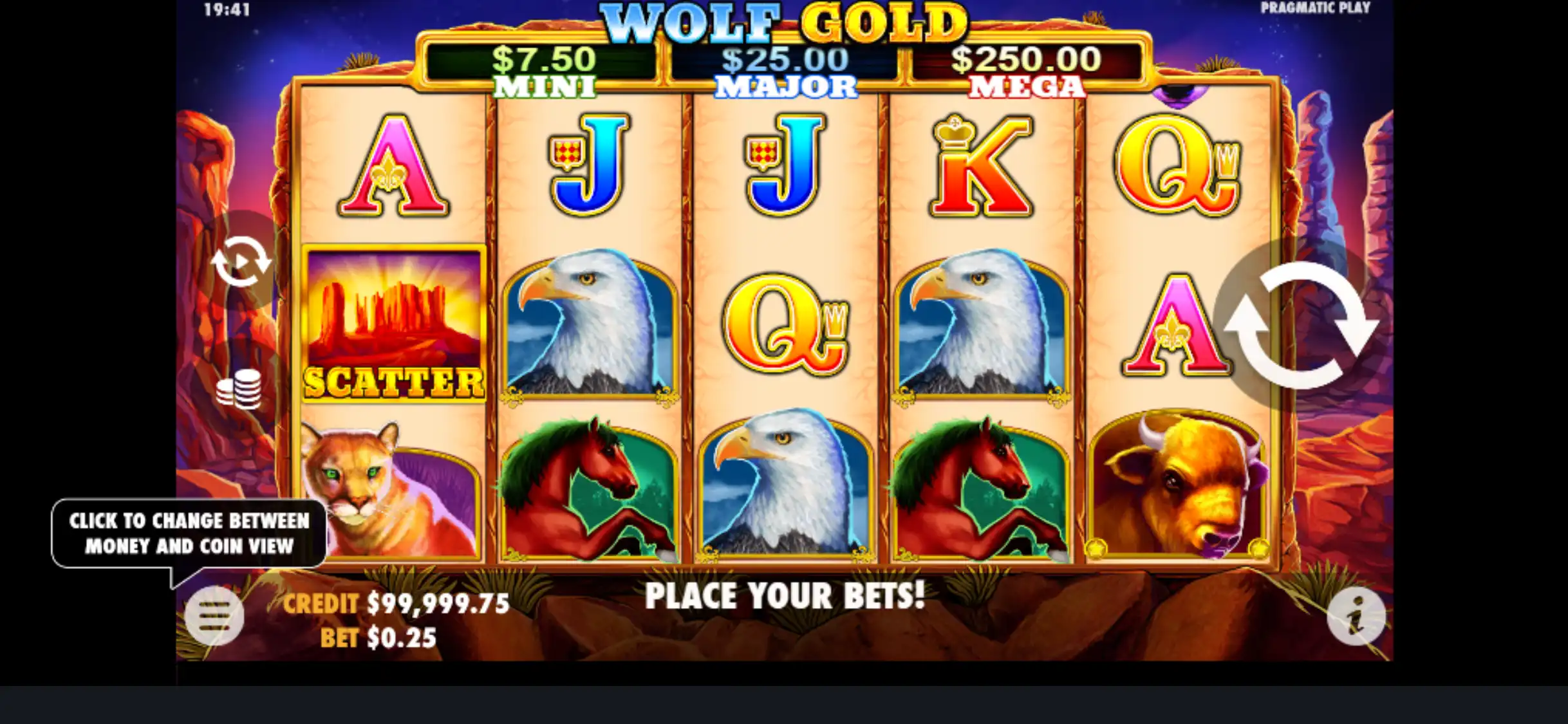Toggle the credit money and coin view
The width and height of the screenshot is (1568, 724).
click(395, 604)
